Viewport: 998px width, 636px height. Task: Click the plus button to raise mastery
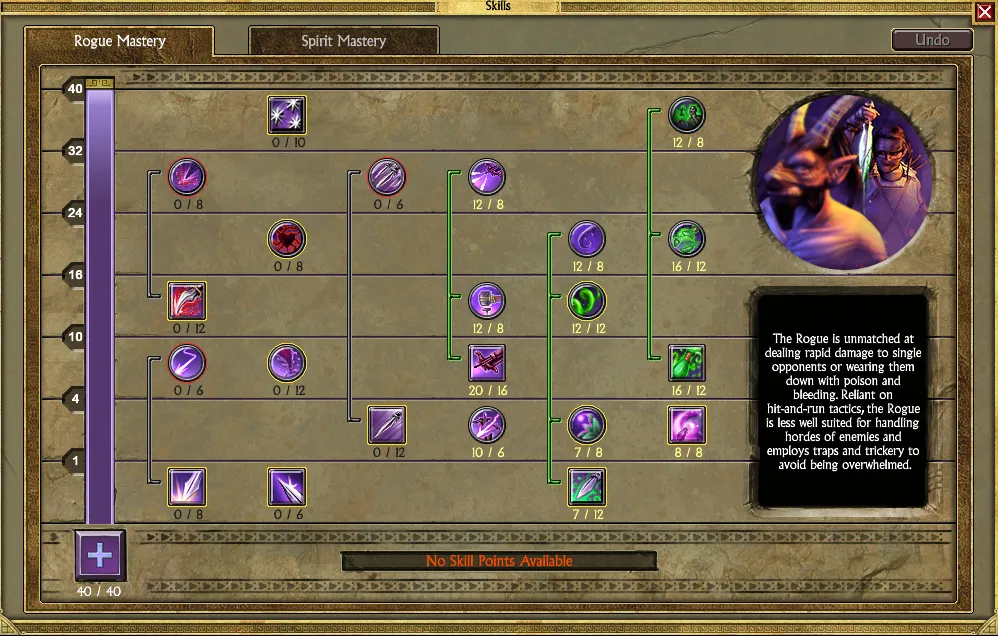pyautogui.click(x=101, y=555)
